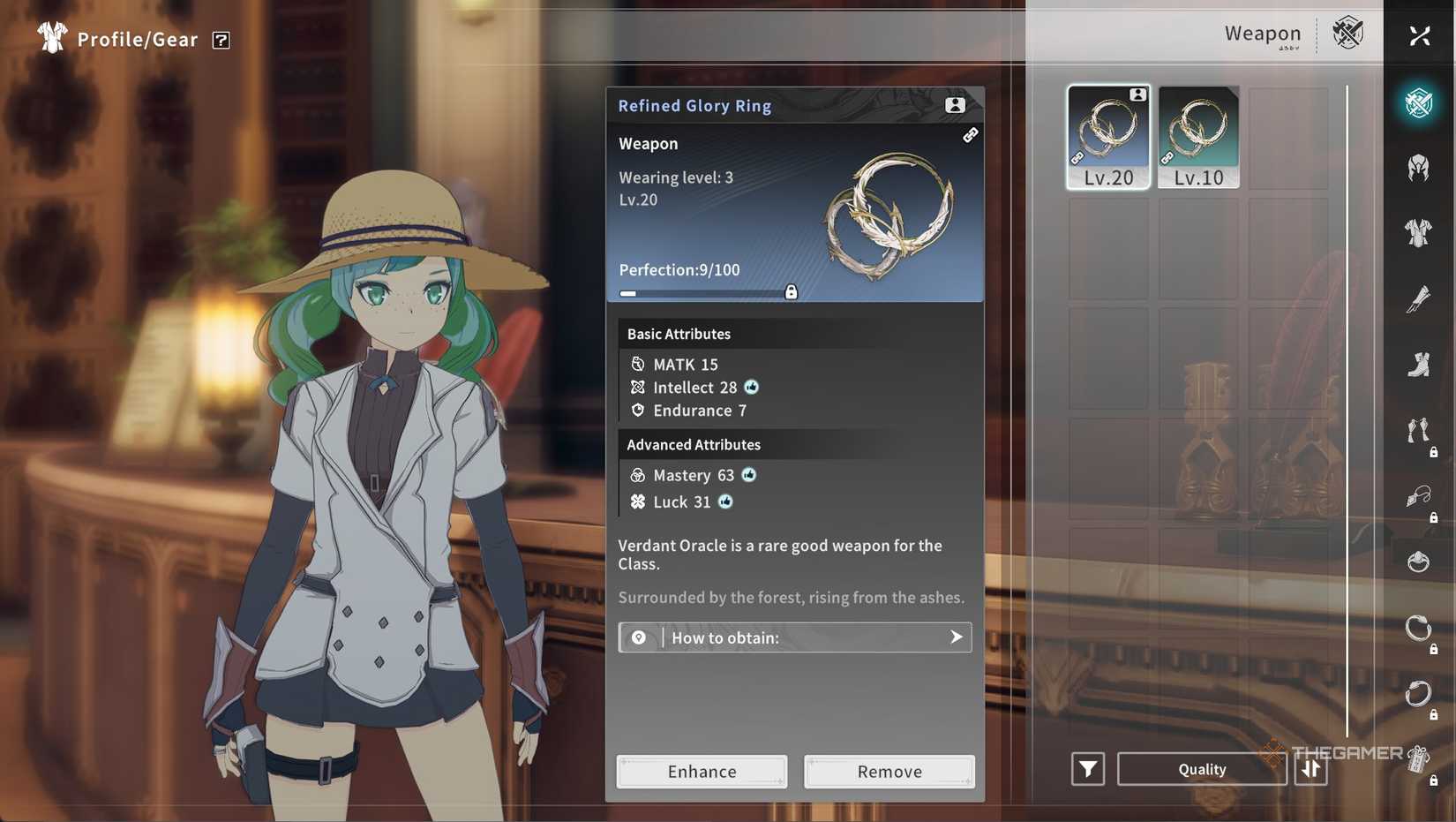Select the Boots gear category icon
Viewport: 1456px width, 822px height.
coord(1419,366)
